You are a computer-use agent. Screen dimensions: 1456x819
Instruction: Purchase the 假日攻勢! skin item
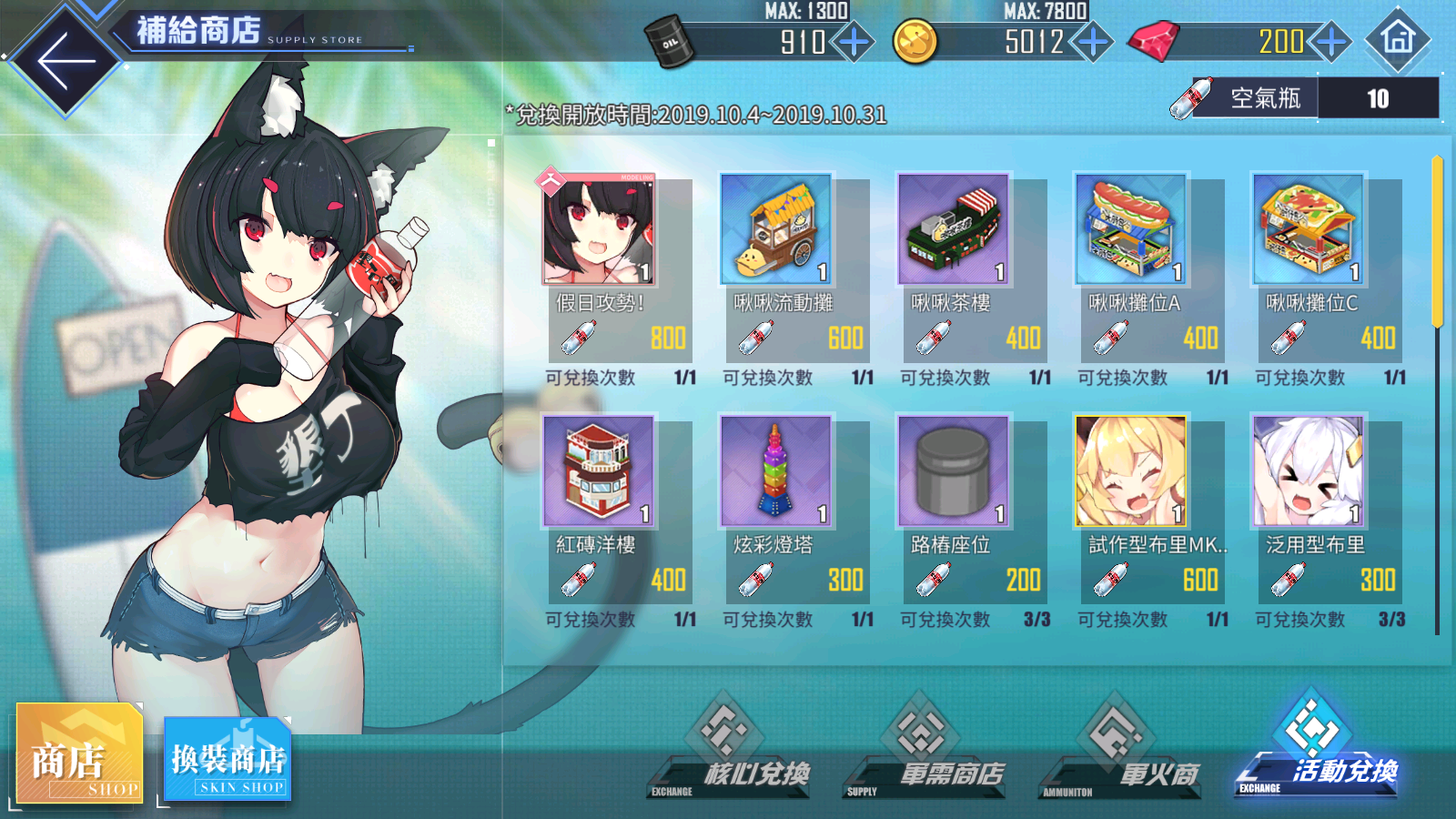(x=596, y=227)
